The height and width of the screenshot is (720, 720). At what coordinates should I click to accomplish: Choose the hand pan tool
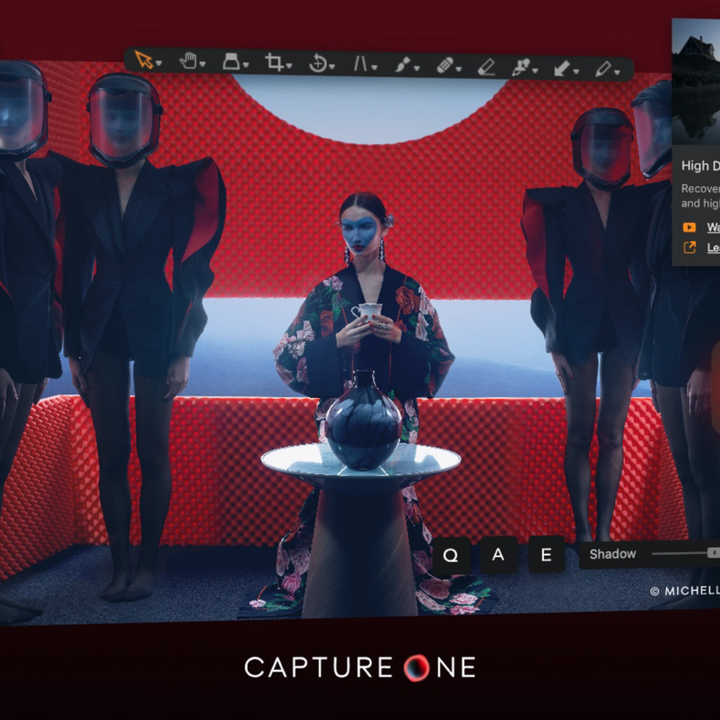[188, 62]
